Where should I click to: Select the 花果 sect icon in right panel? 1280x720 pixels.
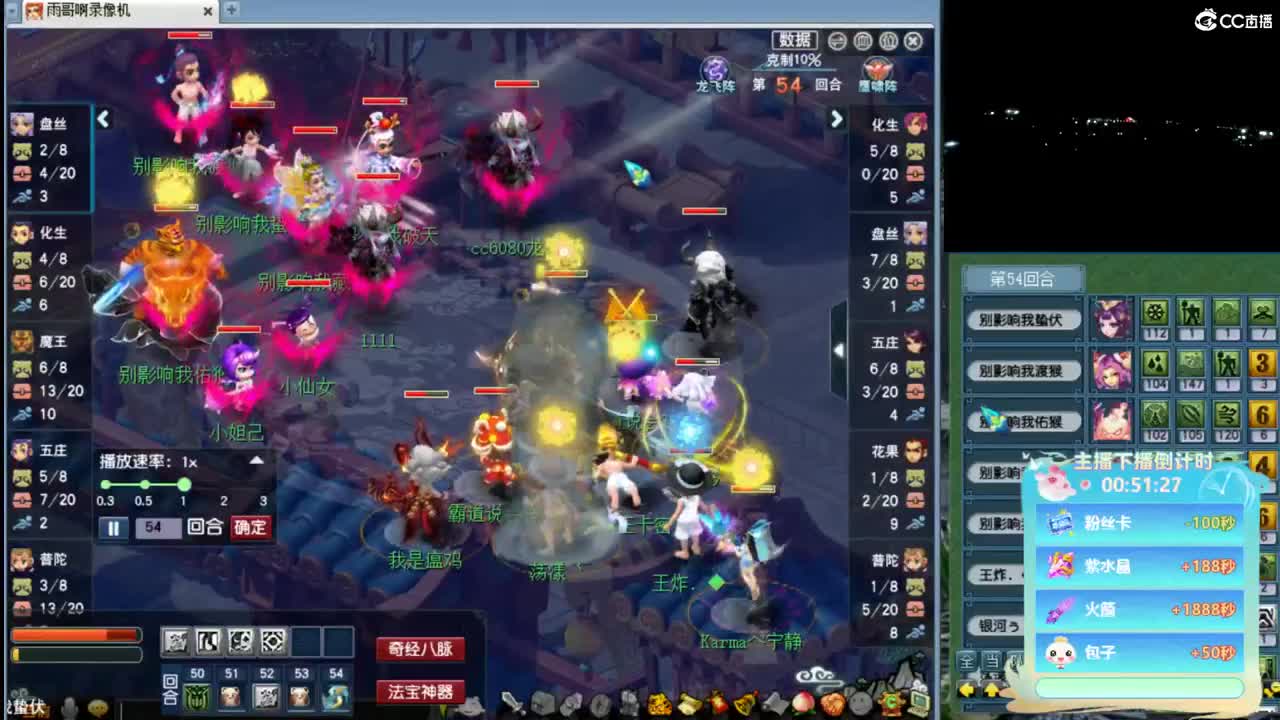pos(915,452)
